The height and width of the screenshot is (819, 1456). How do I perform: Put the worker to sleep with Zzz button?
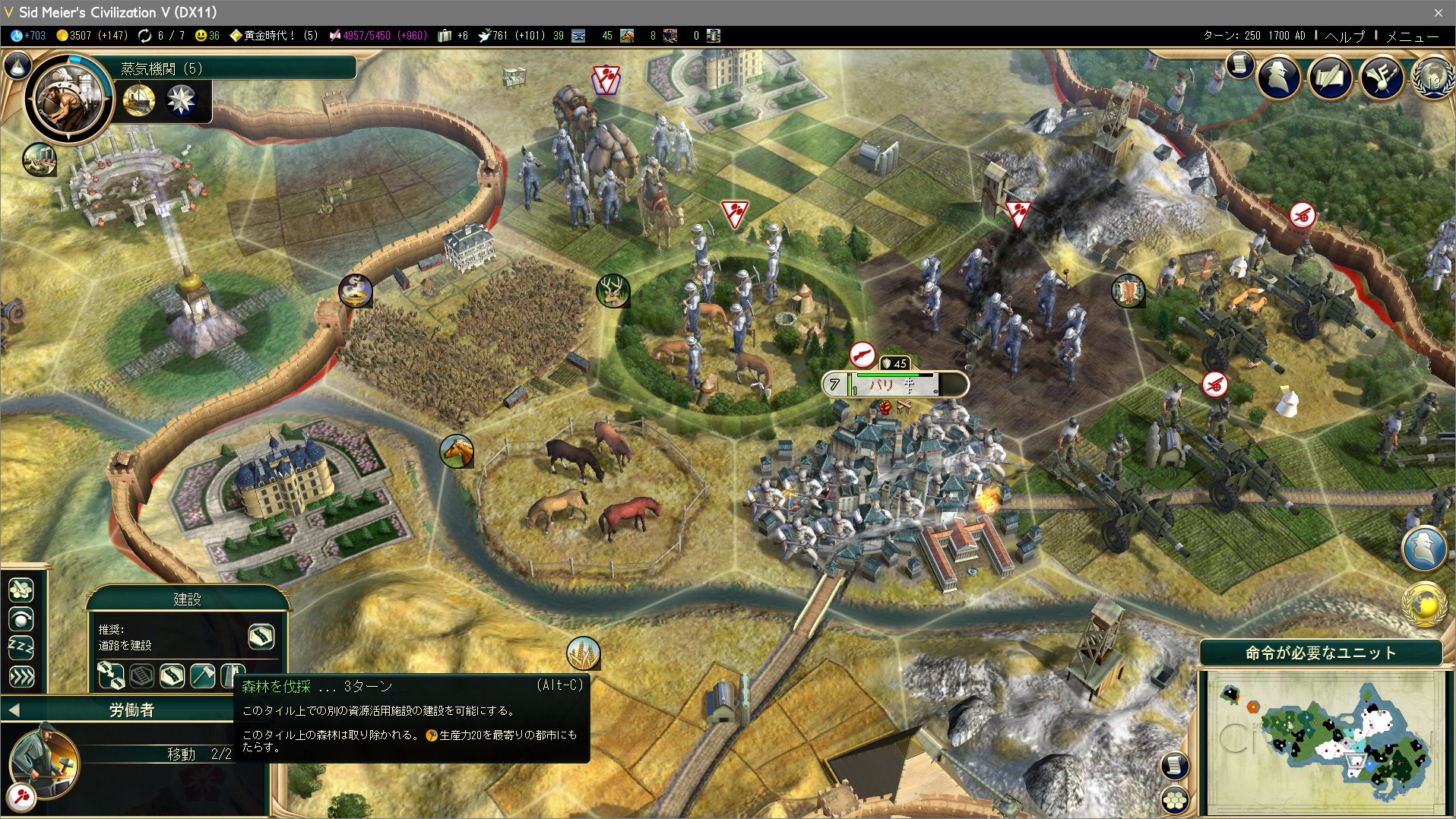[x=21, y=647]
